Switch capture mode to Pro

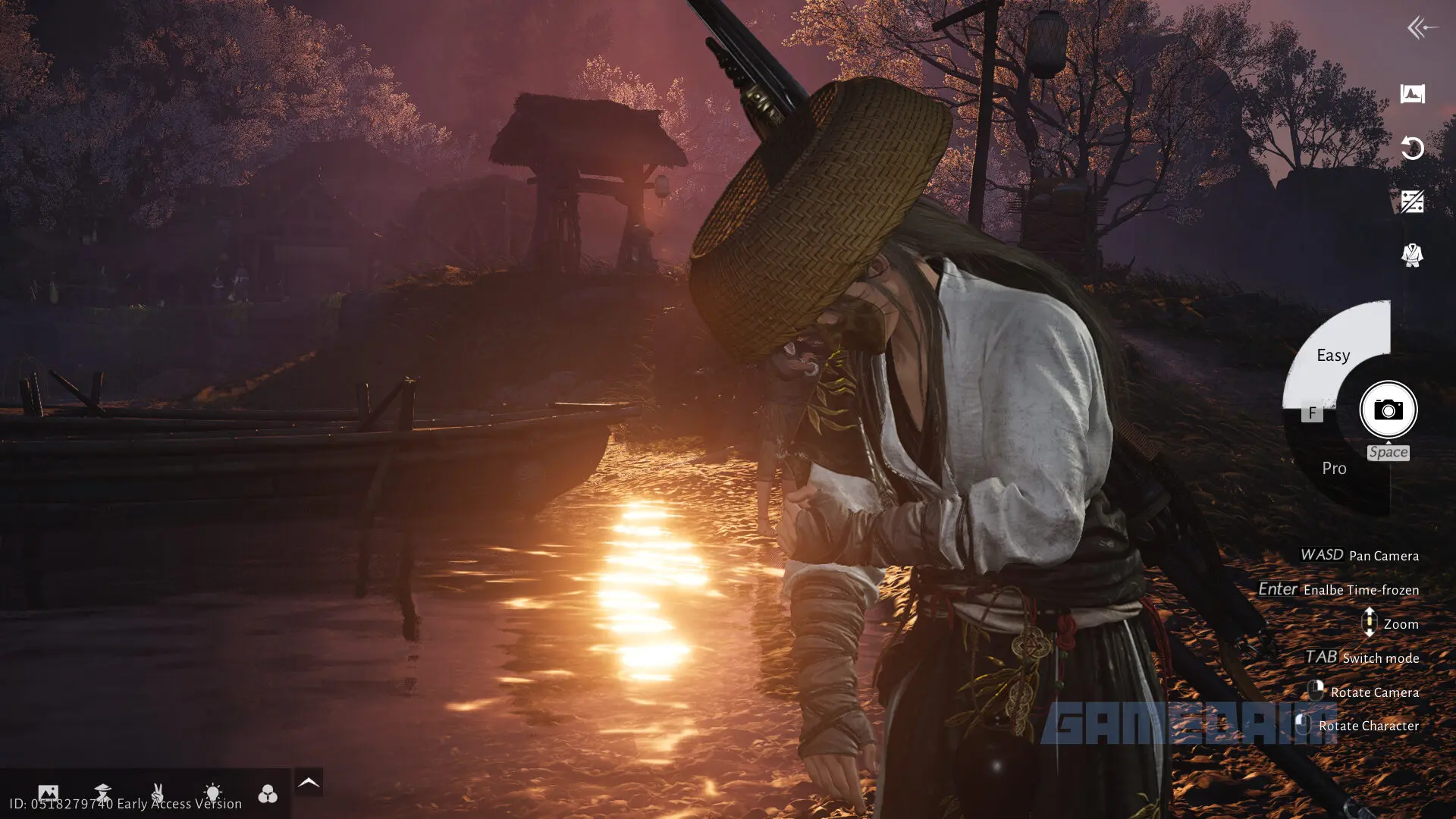tap(1333, 469)
